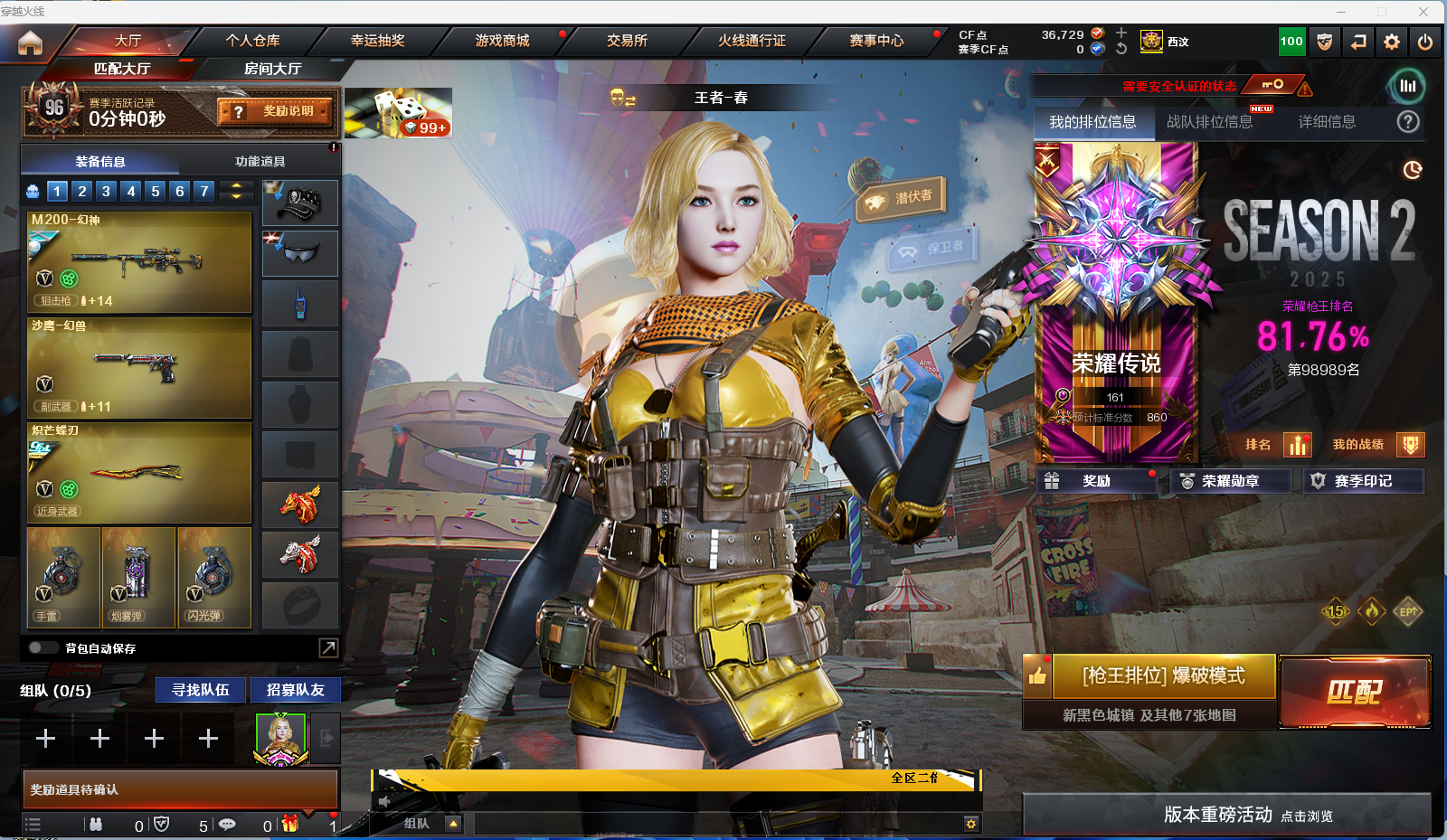Start matchmaking with the 匹配 button

pyautogui.click(x=1354, y=692)
